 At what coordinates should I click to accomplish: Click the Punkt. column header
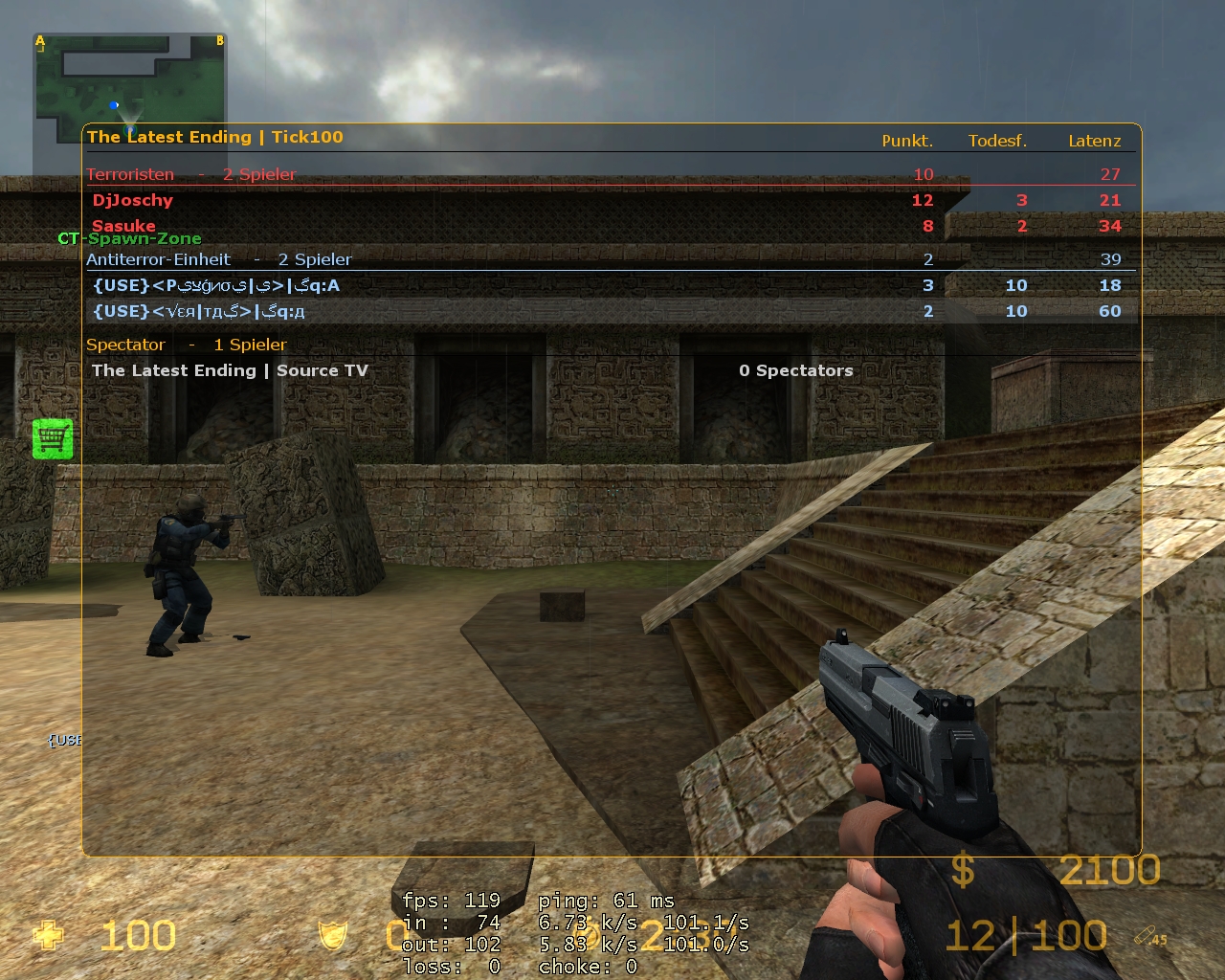click(x=907, y=141)
